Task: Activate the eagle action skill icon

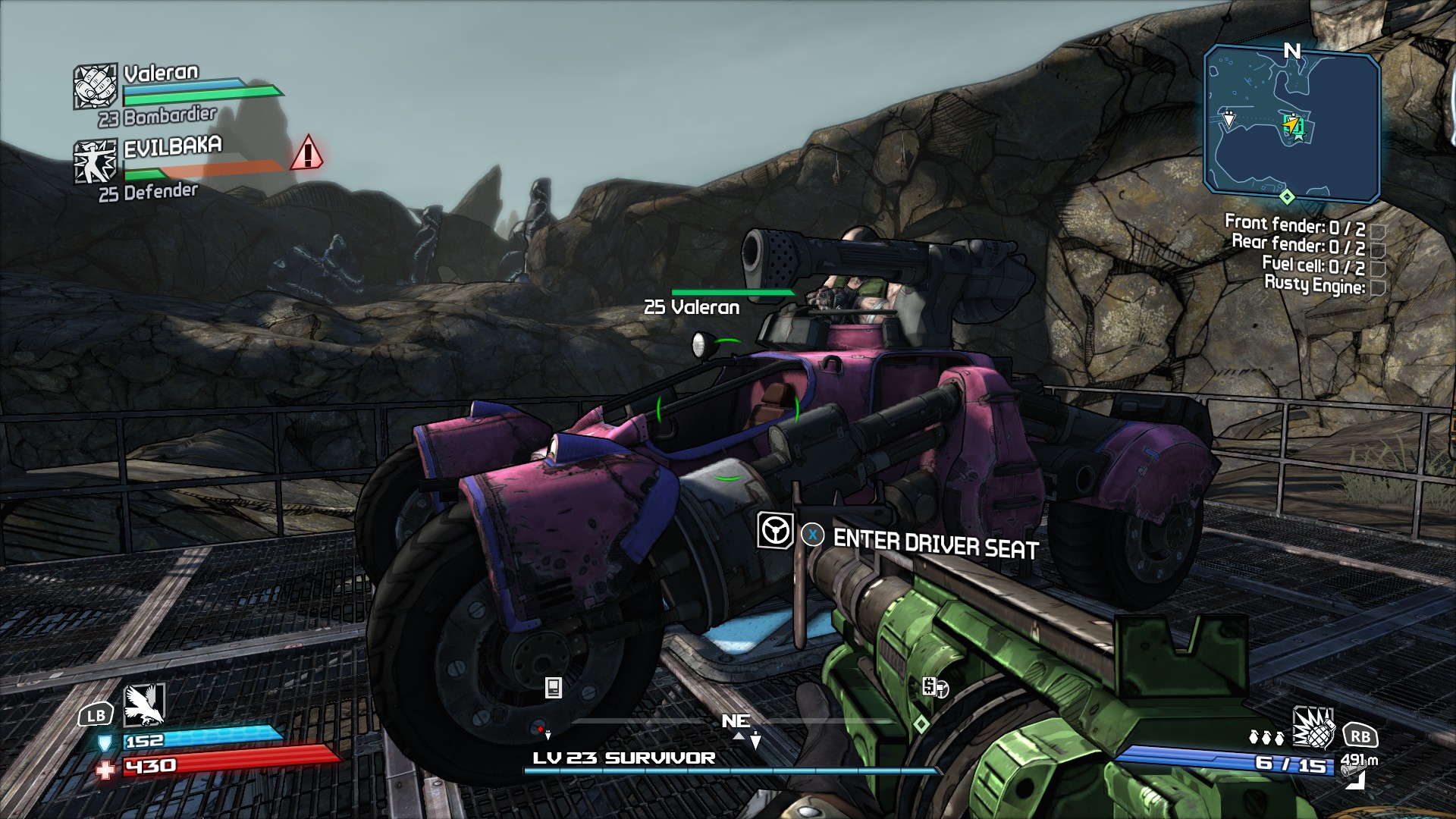Action: [x=143, y=704]
